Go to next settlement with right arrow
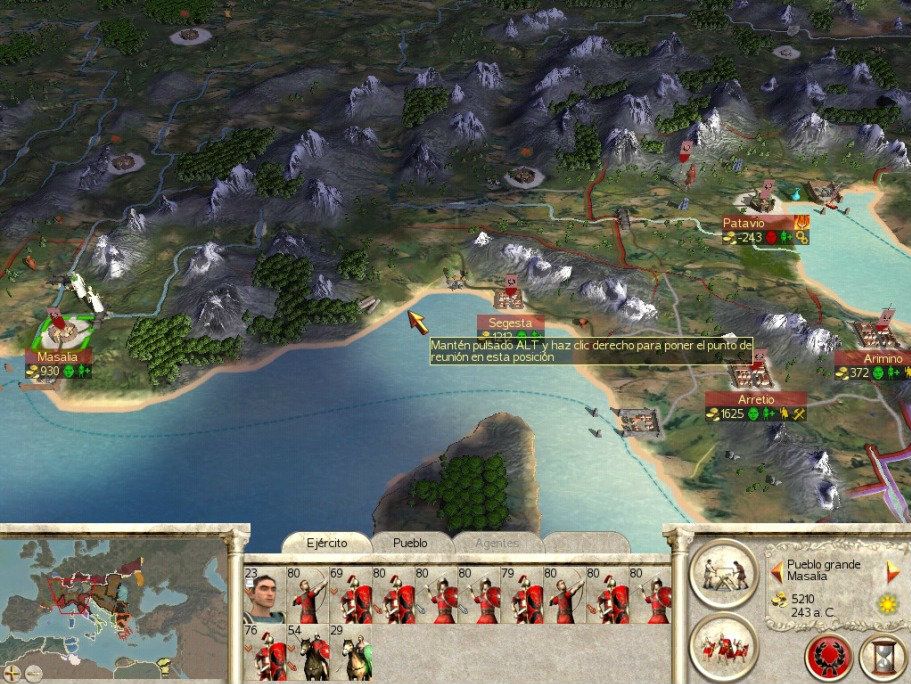This screenshot has height=684, width=911. pos(893,570)
